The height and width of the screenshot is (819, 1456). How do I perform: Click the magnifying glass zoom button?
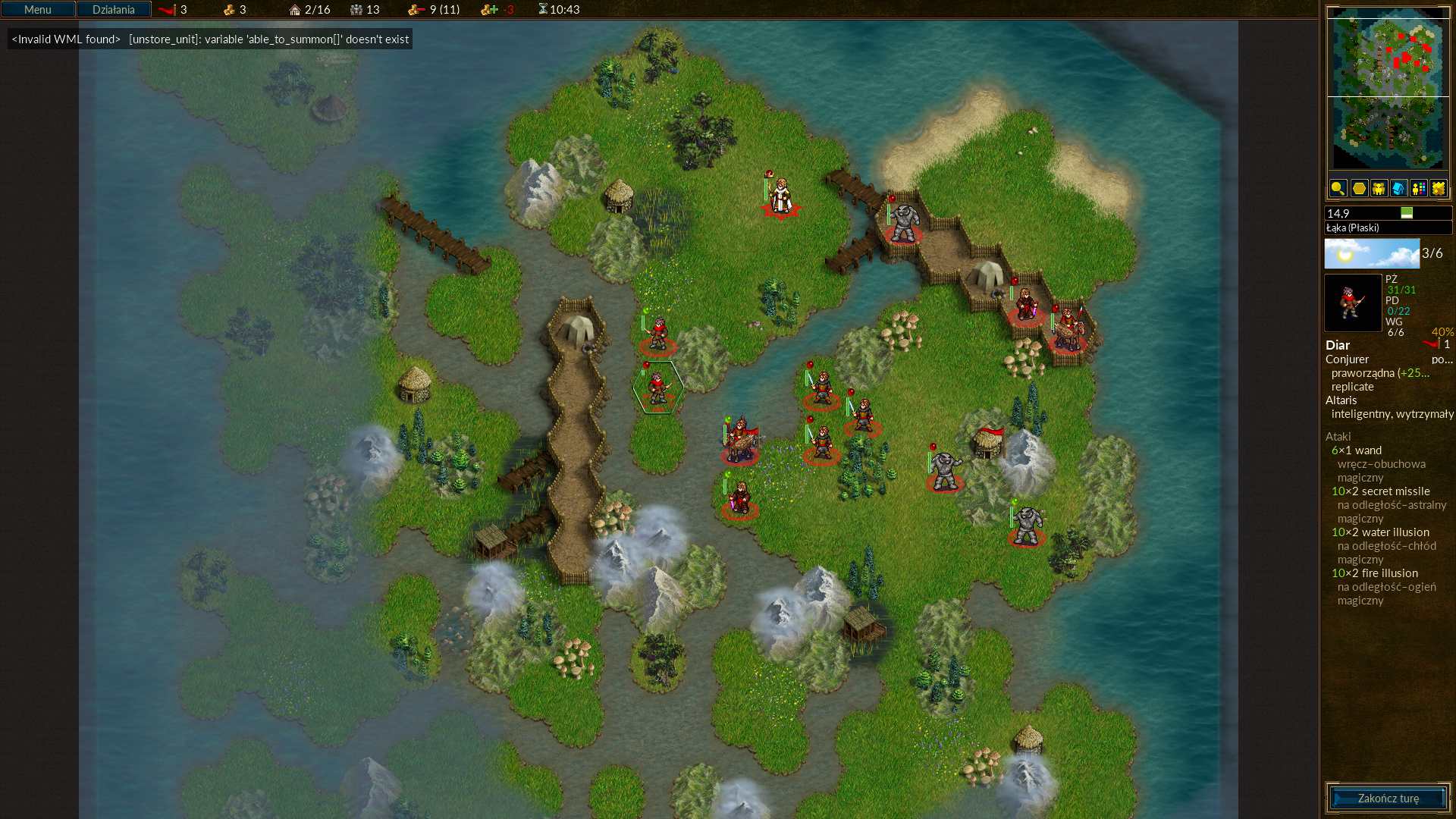tap(1338, 188)
